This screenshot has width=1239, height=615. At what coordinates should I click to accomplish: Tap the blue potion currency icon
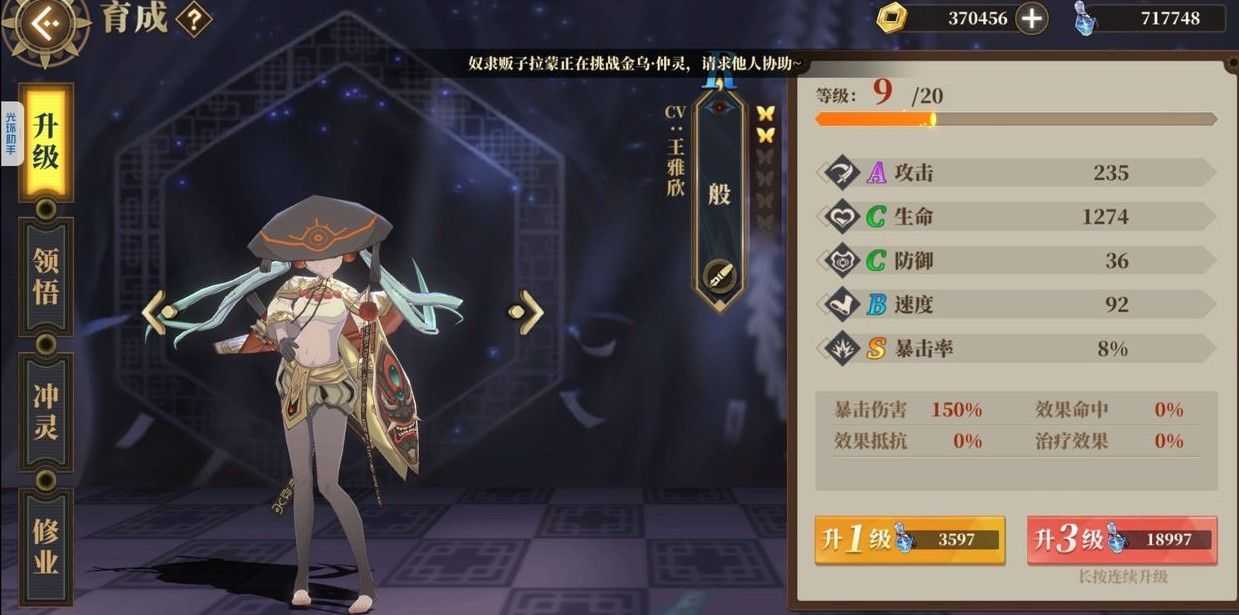point(1086,18)
